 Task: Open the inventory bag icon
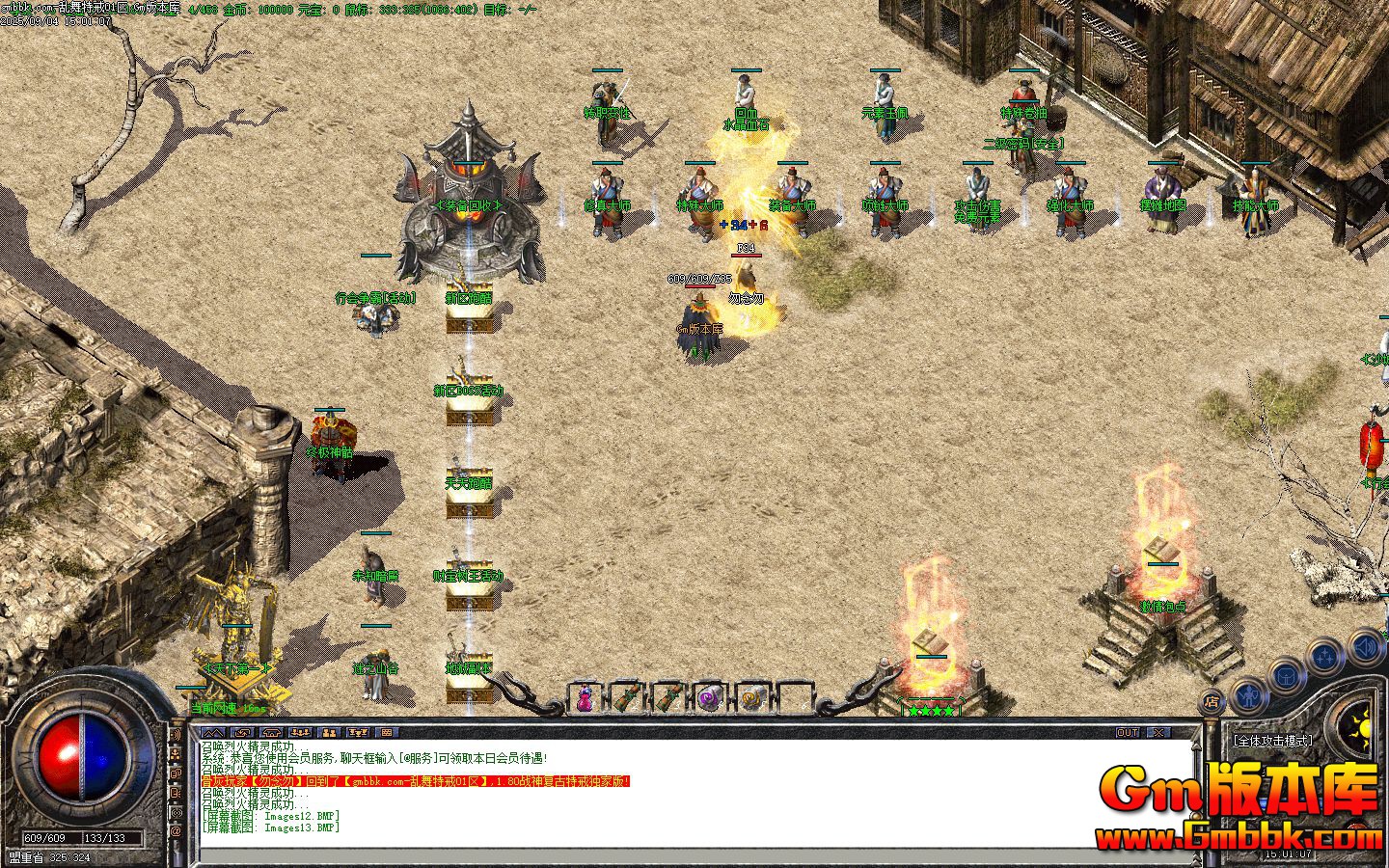point(1287,676)
